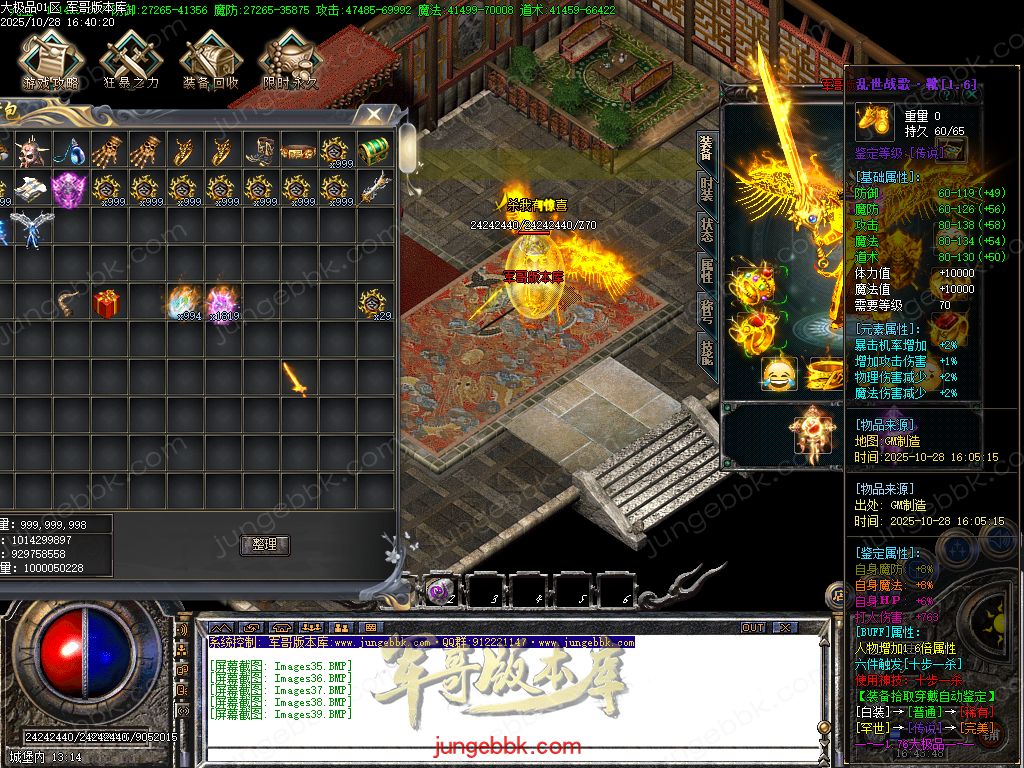Screen dimensions: 1024x768
Task: Select the laughing emoji equipment slot
Action: [779, 374]
